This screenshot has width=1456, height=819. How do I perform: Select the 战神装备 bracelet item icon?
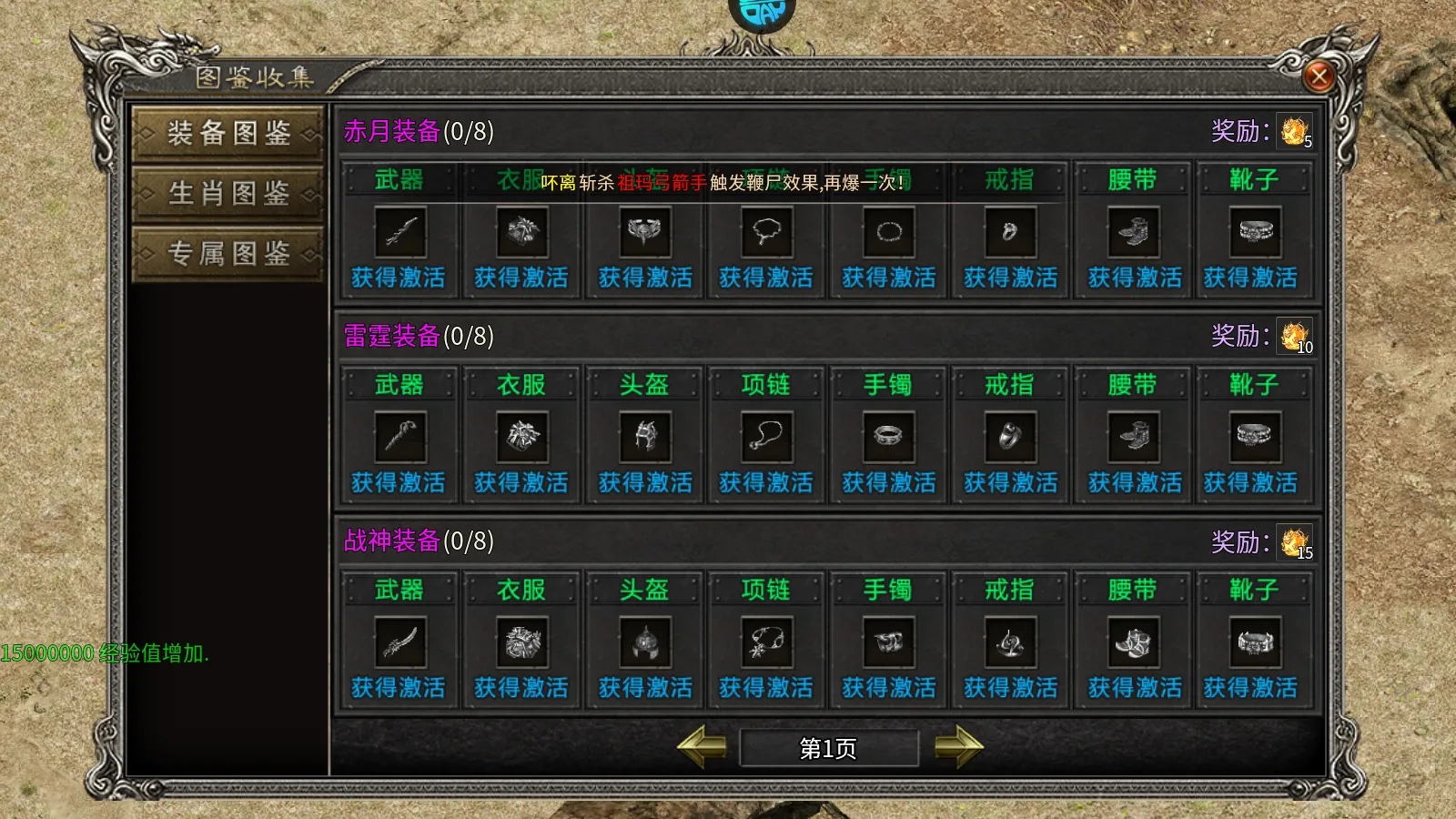[889, 642]
